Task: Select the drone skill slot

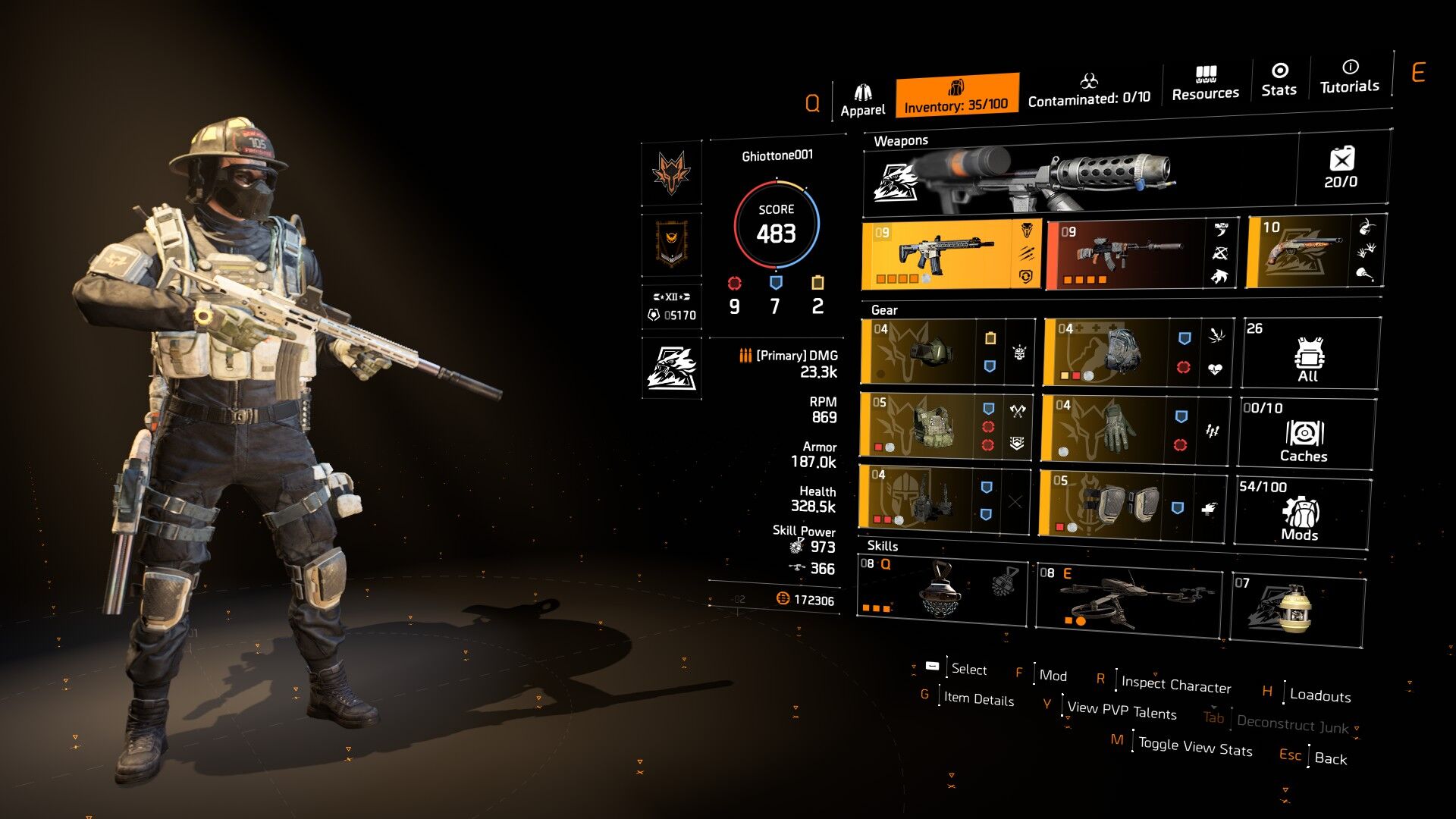Action: [1127, 599]
